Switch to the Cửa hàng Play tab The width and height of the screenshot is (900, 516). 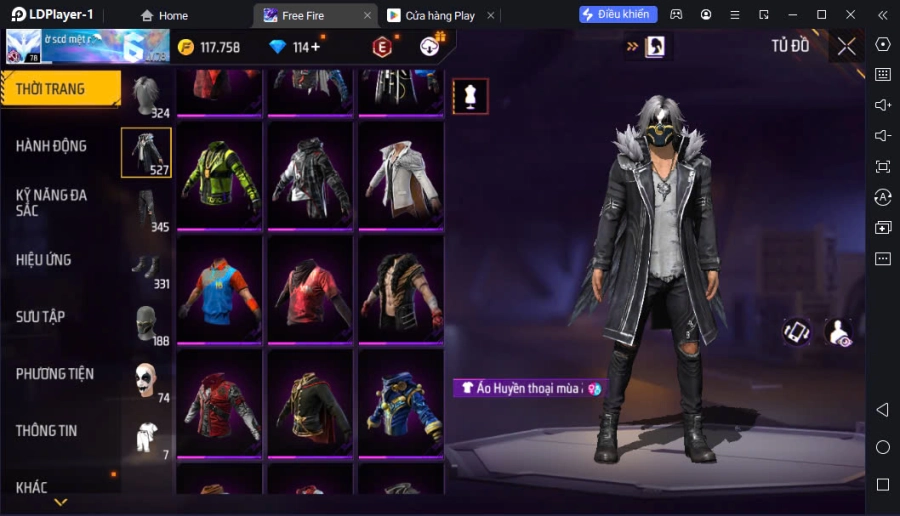click(x=440, y=15)
